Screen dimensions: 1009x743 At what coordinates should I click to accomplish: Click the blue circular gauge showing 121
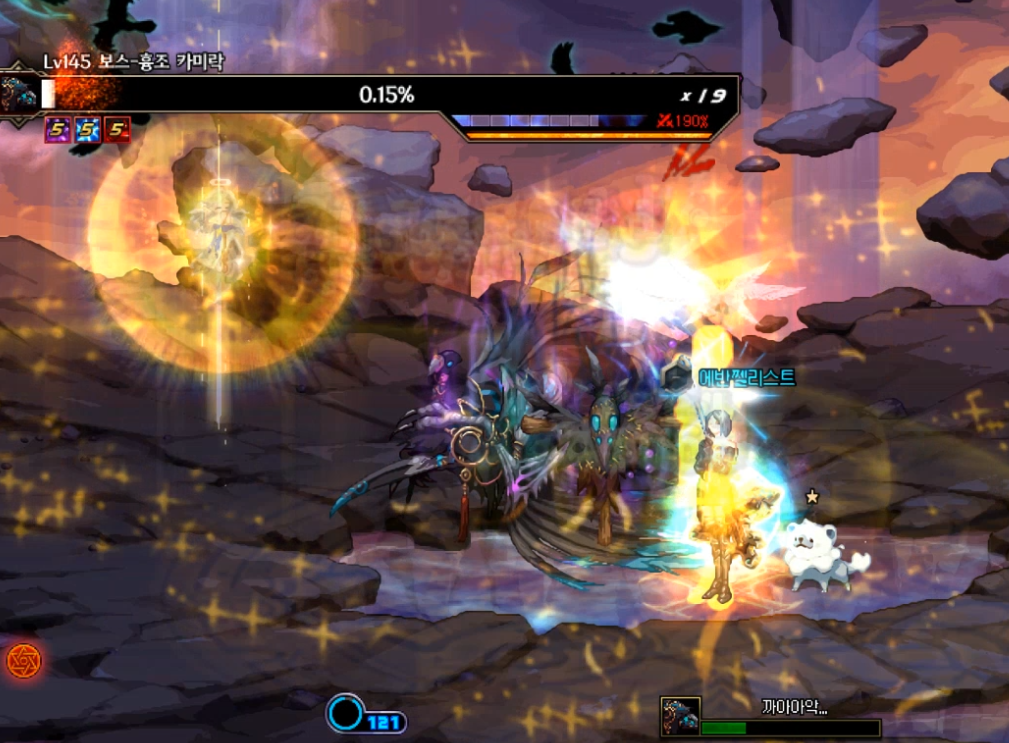(346, 713)
